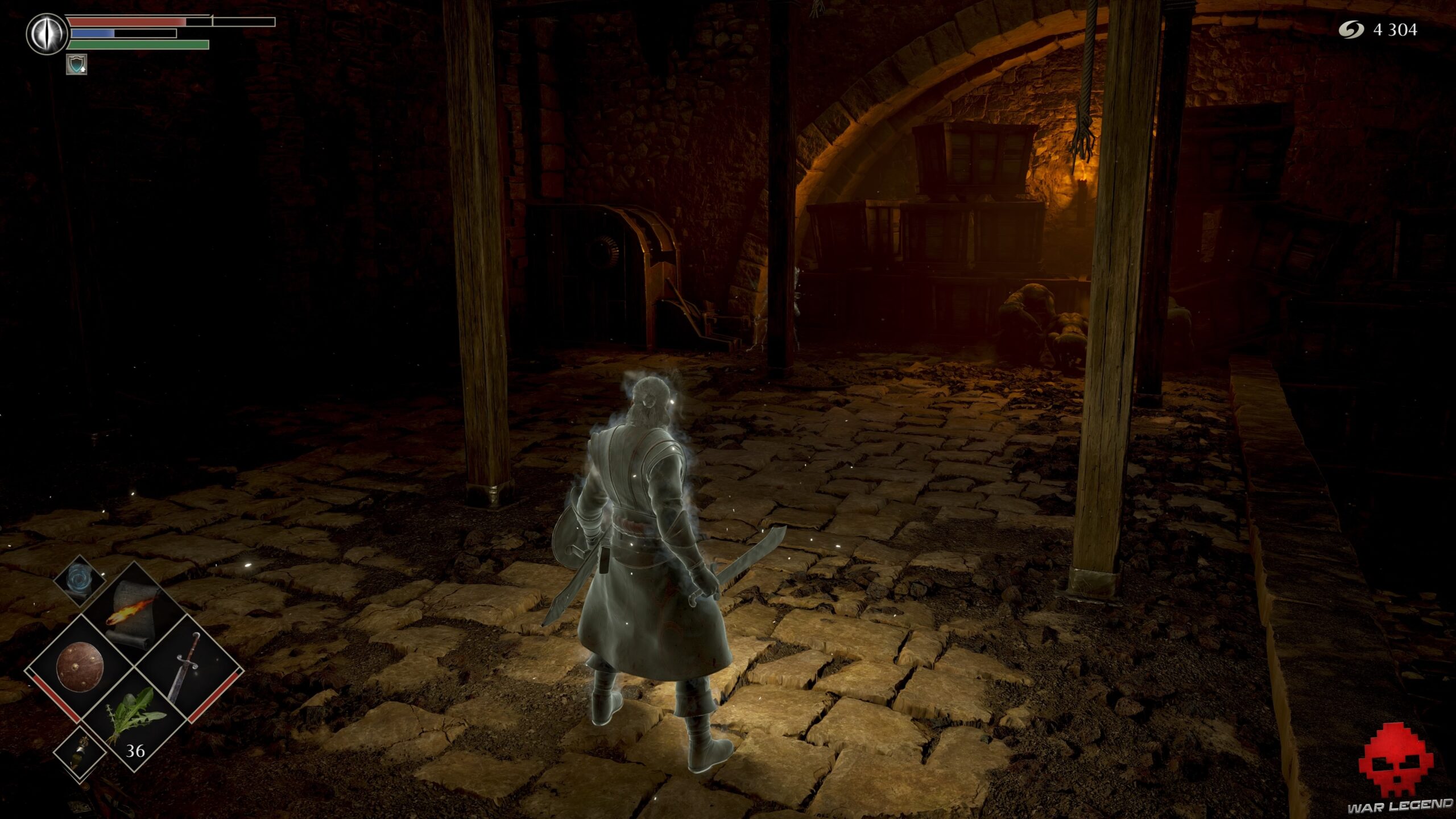Screen dimensions: 1456x819
Task: Select the lotion bottle consumable icon
Action: pyautogui.click(x=80, y=753)
